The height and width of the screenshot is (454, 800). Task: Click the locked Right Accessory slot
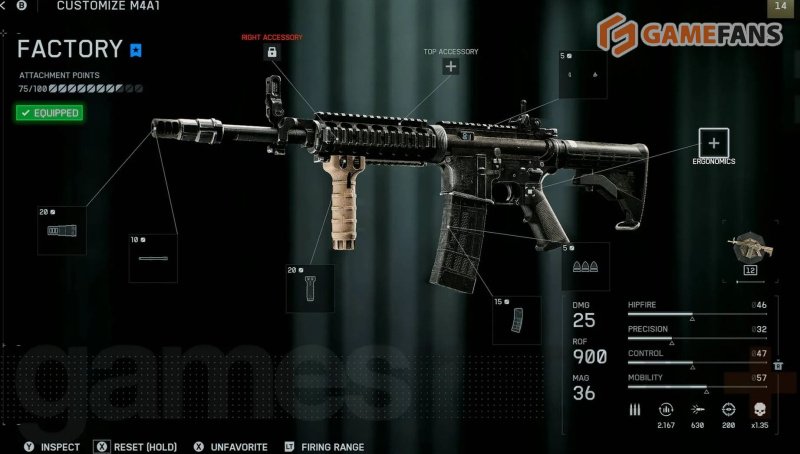click(x=272, y=52)
